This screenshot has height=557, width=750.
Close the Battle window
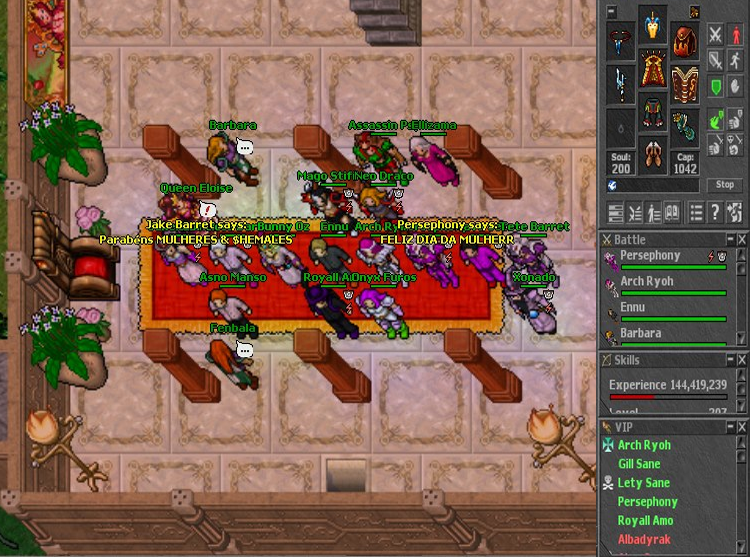[x=742, y=240]
